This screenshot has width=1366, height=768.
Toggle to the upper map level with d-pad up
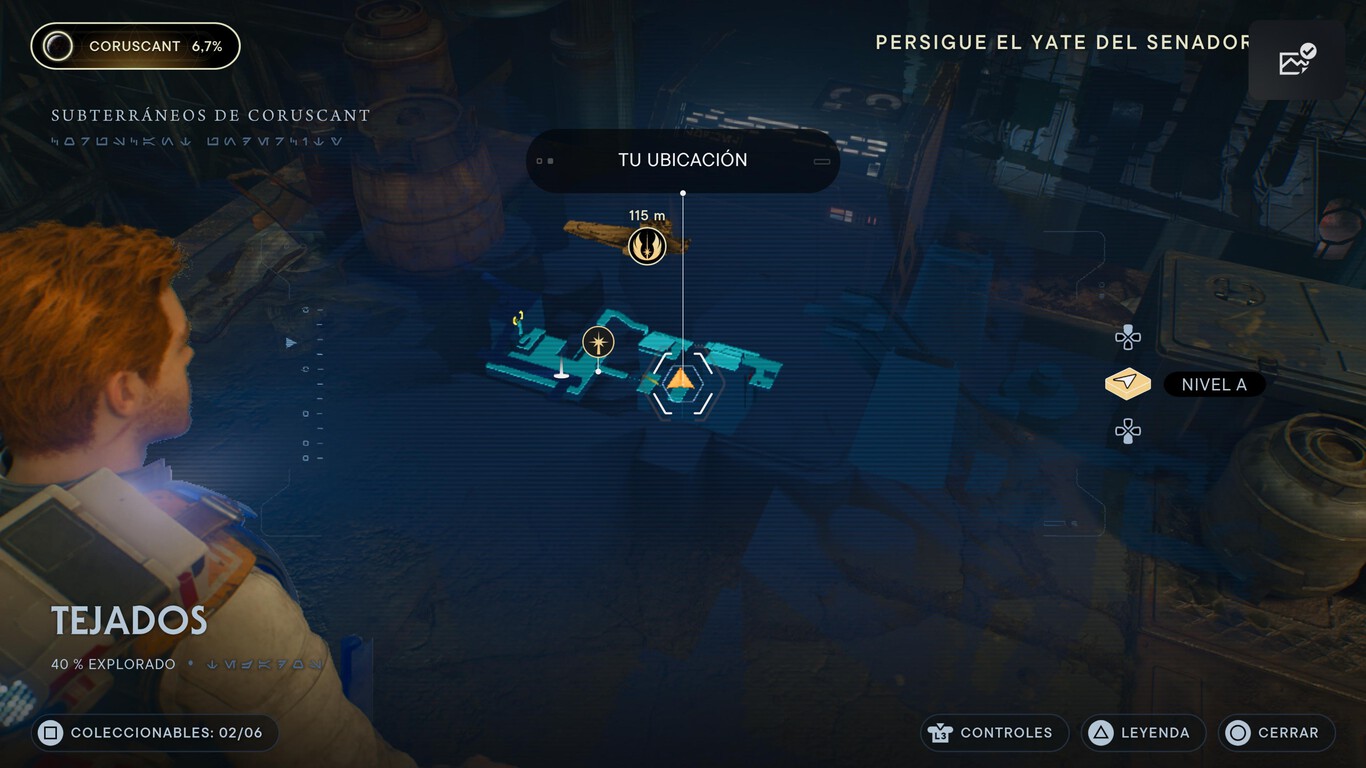(1127, 337)
